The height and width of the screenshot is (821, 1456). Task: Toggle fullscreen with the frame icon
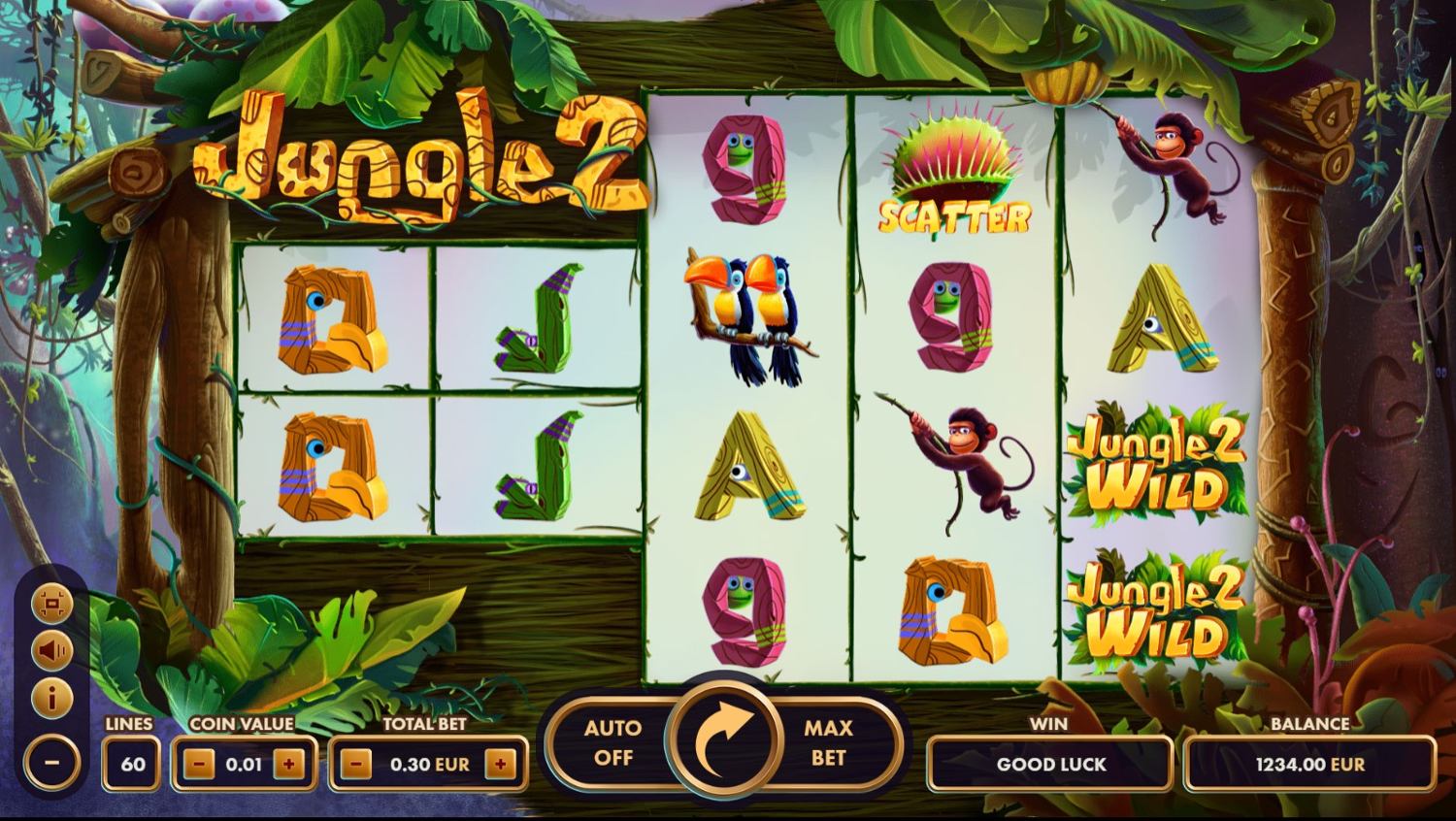click(x=51, y=605)
